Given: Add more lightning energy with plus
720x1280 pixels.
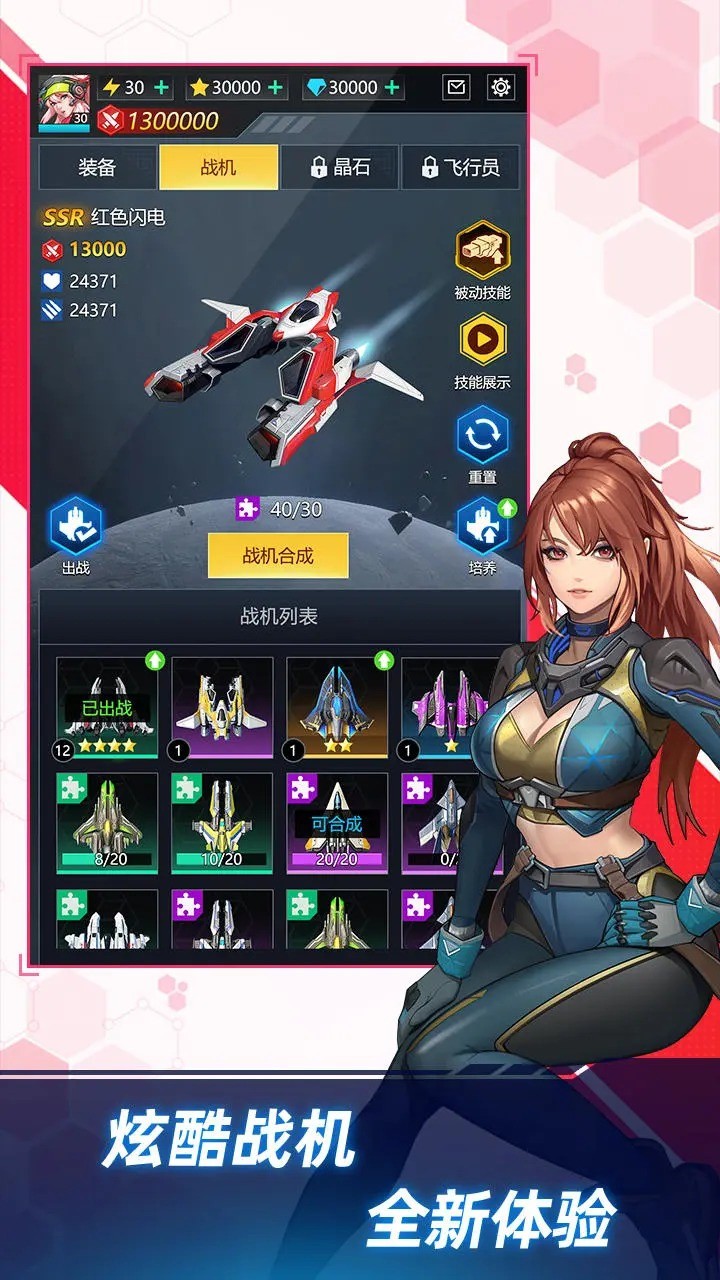Looking at the screenshot, I should point(161,87).
